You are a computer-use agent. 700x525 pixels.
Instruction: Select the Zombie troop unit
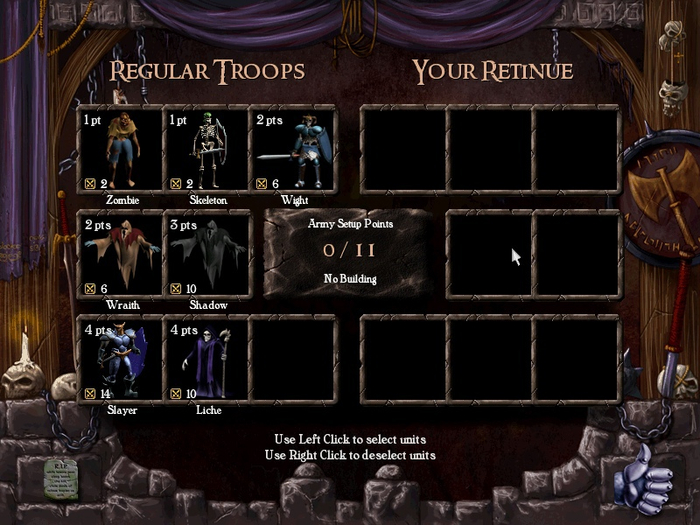pos(121,150)
